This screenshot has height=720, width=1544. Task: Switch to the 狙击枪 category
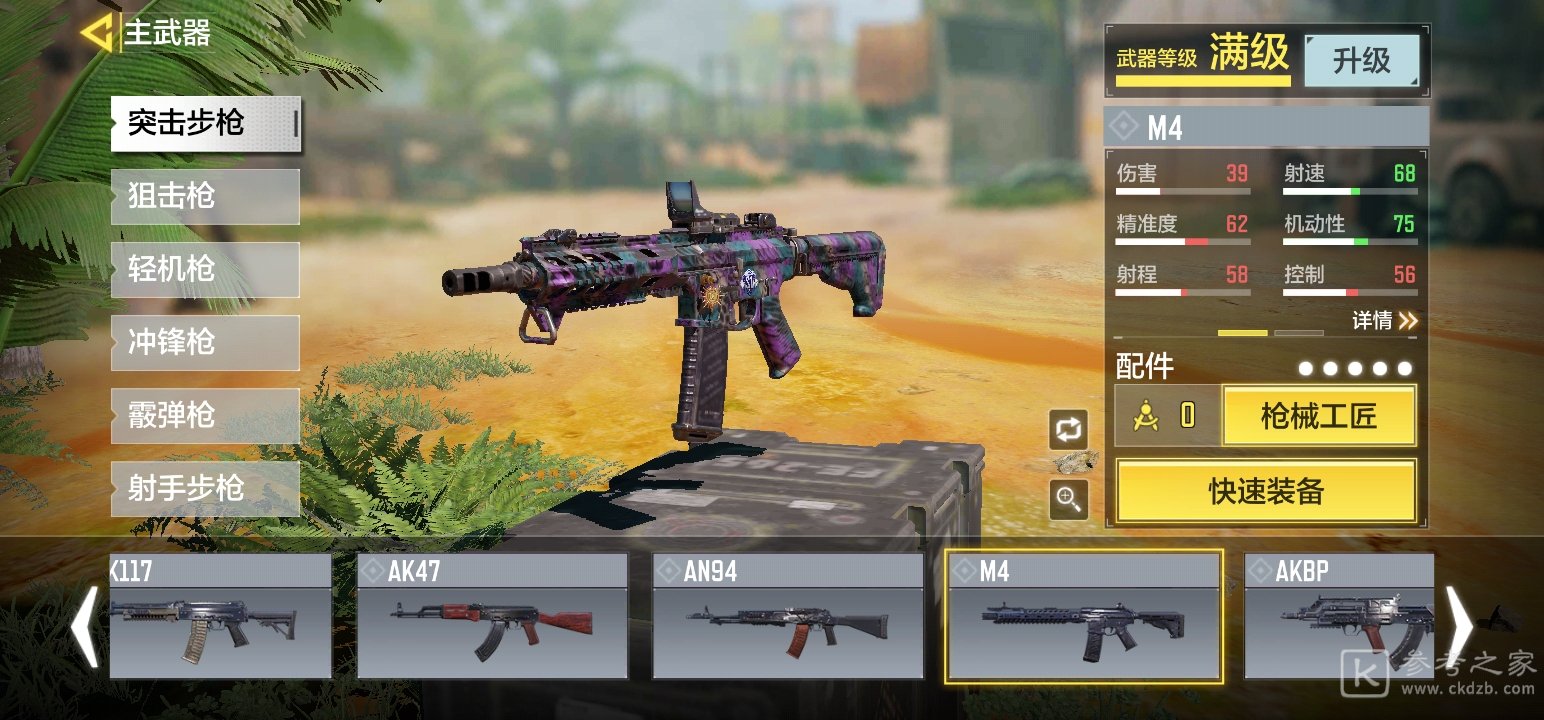(x=205, y=196)
